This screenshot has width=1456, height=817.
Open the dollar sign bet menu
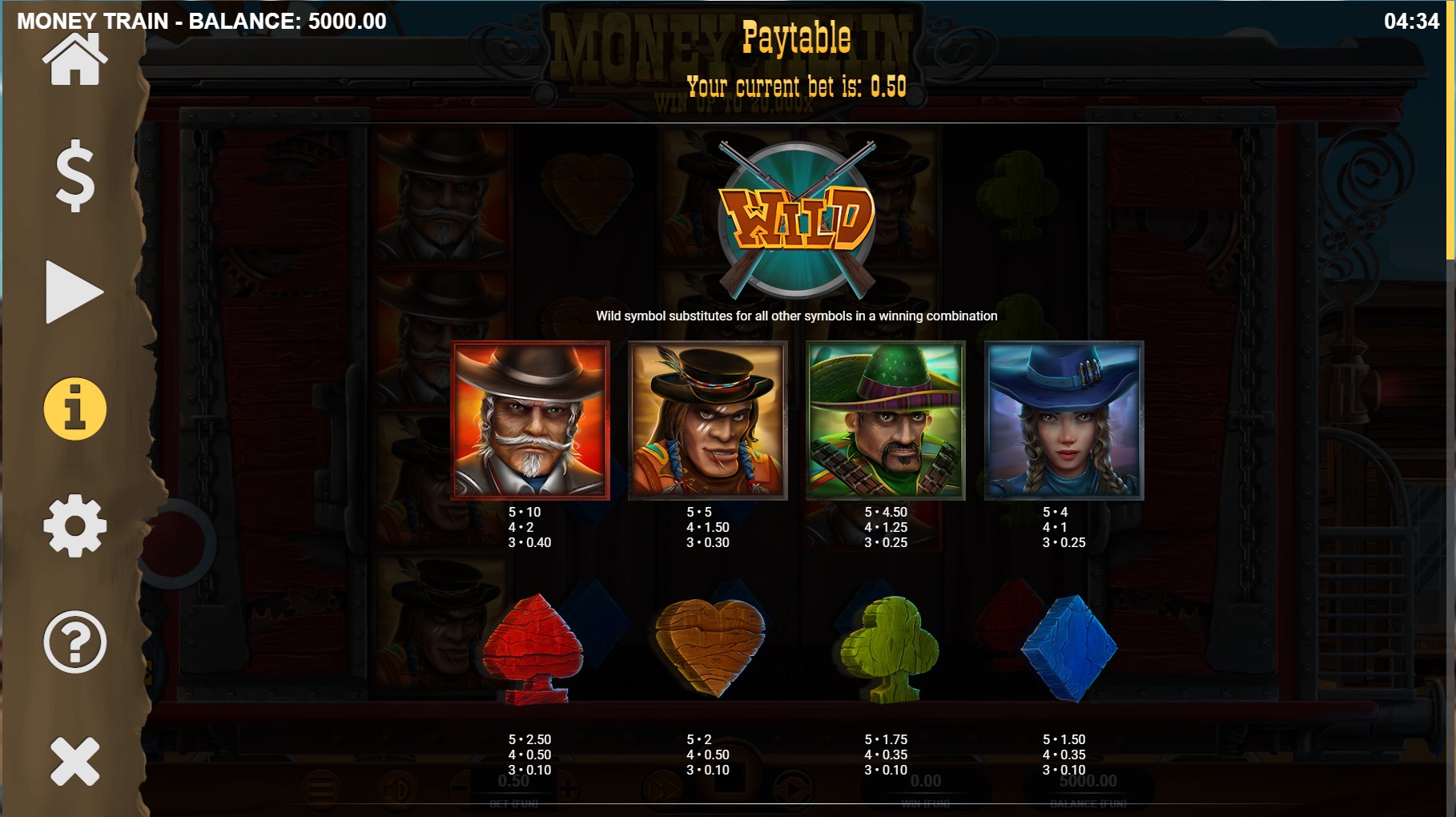[x=74, y=175]
